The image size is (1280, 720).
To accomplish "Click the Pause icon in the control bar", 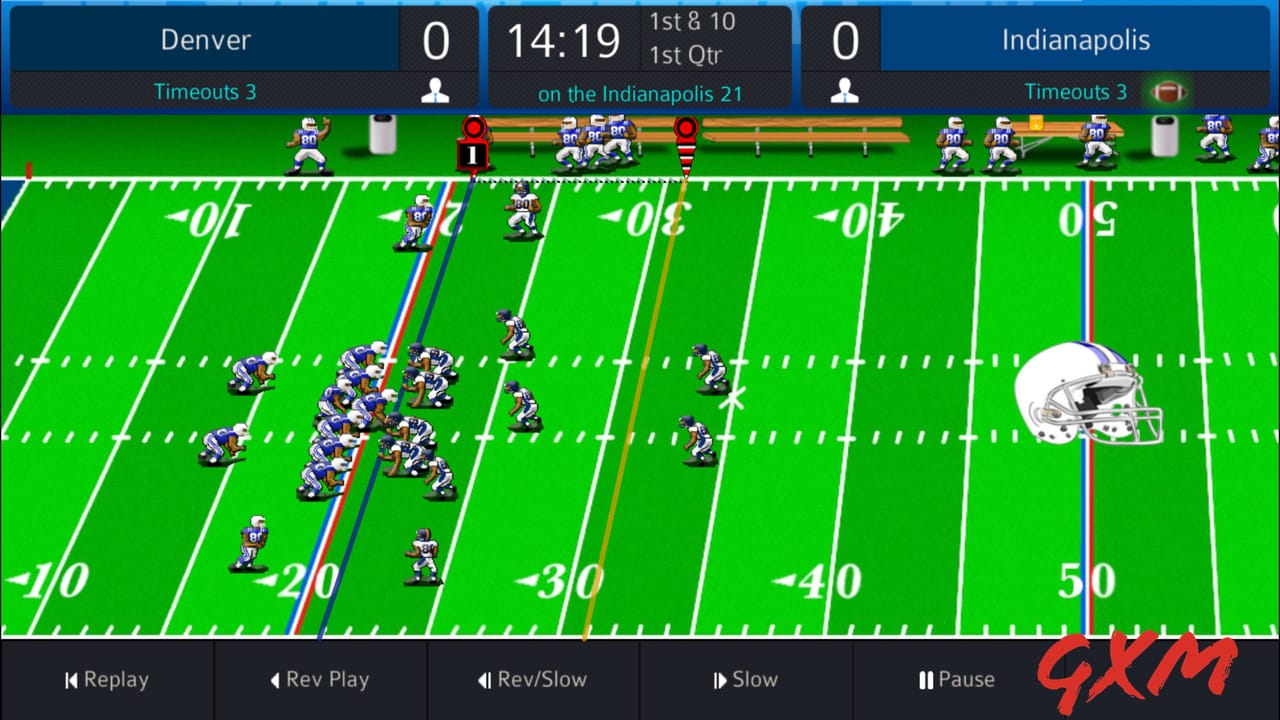I will (x=924, y=680).
